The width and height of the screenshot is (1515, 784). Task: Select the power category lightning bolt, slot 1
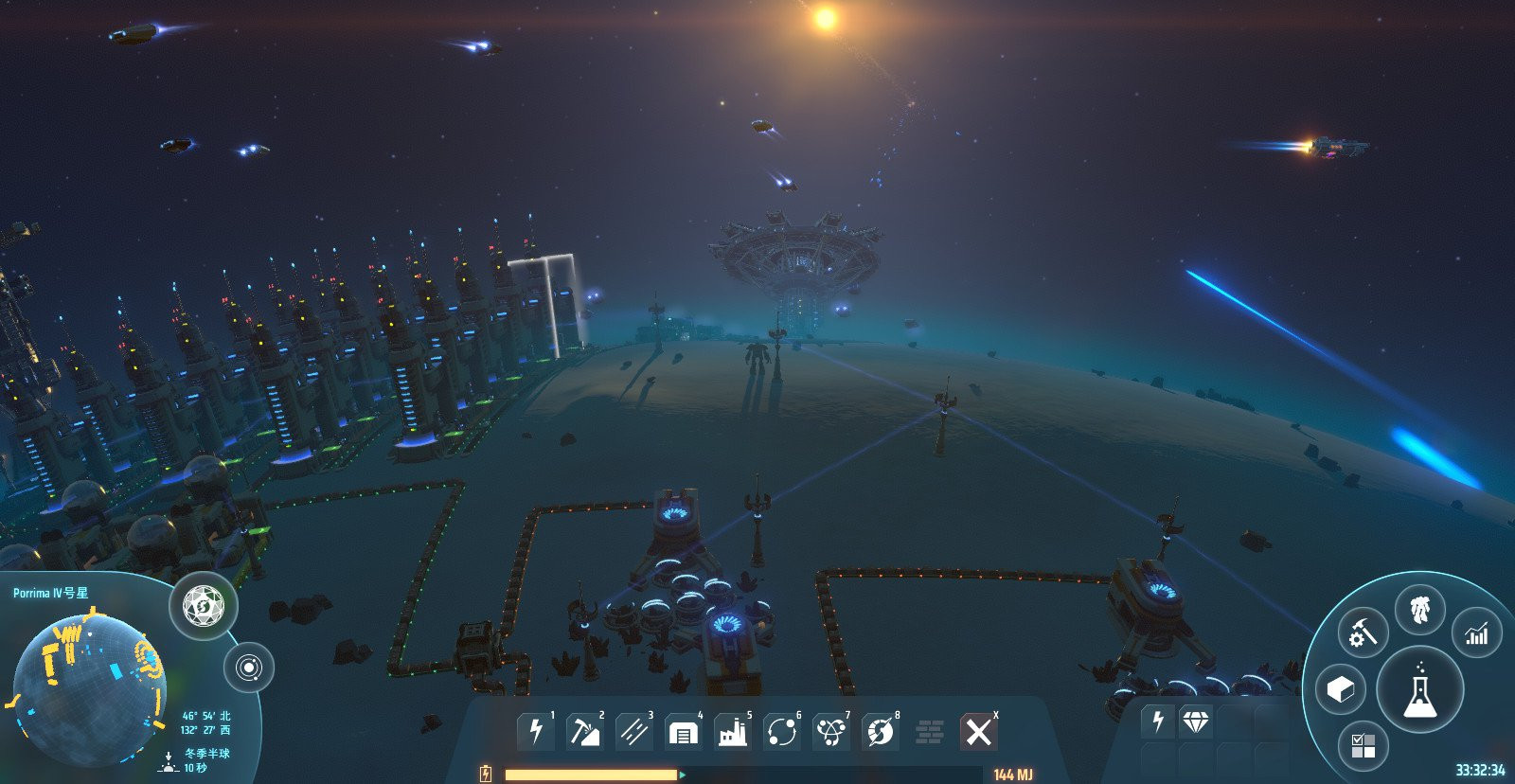click(x=536, y=732)
